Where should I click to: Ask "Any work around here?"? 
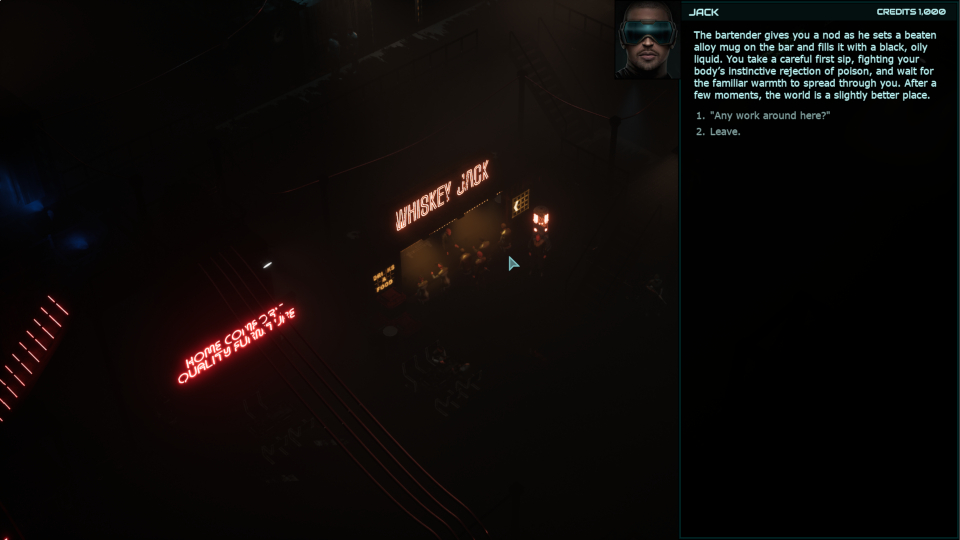tap(770, 115)
